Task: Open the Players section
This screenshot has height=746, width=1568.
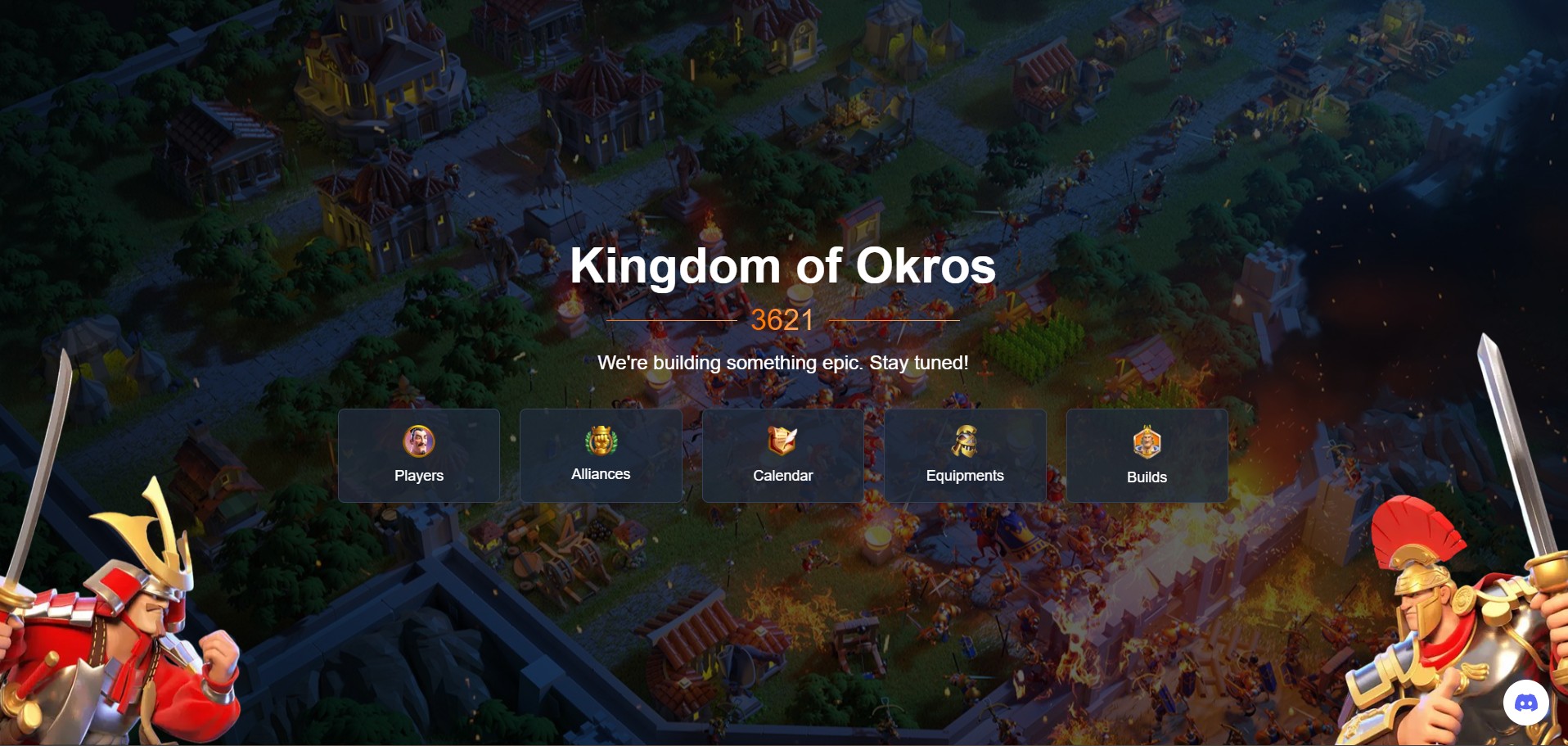Action: tap(419, 455)
